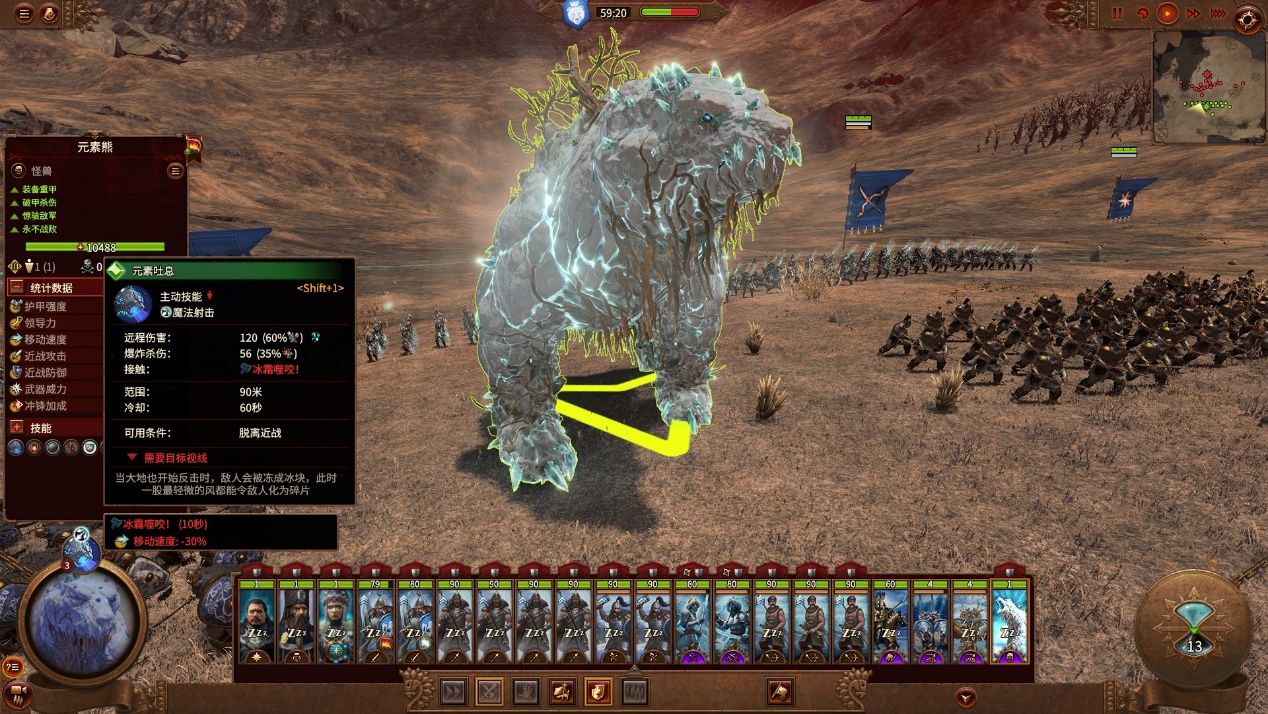1268x714 pixels.
Task: Set battle to slow motion speed
Action: pos(1142,14)
